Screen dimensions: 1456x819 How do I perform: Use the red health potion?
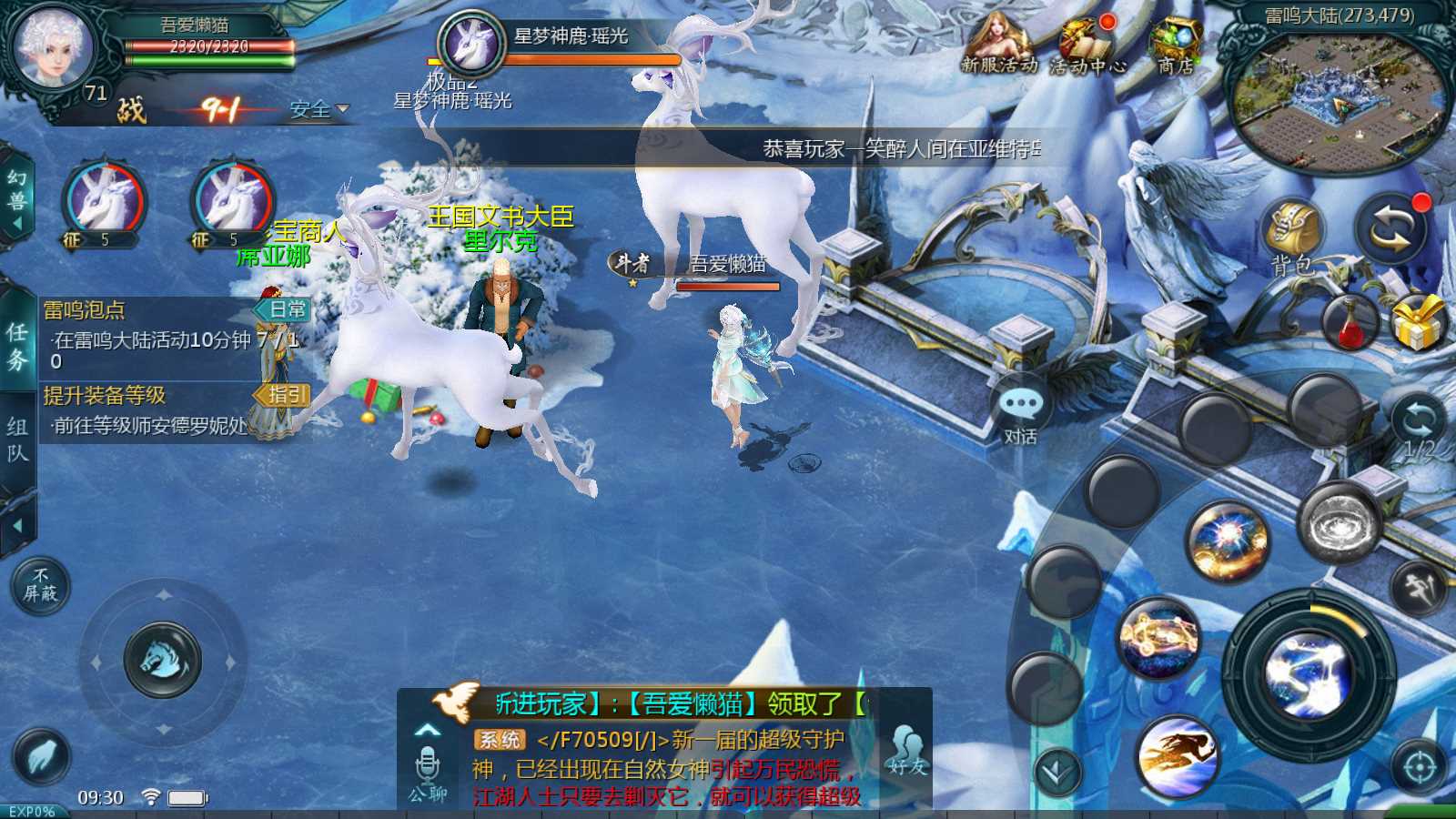[1350, 322]
